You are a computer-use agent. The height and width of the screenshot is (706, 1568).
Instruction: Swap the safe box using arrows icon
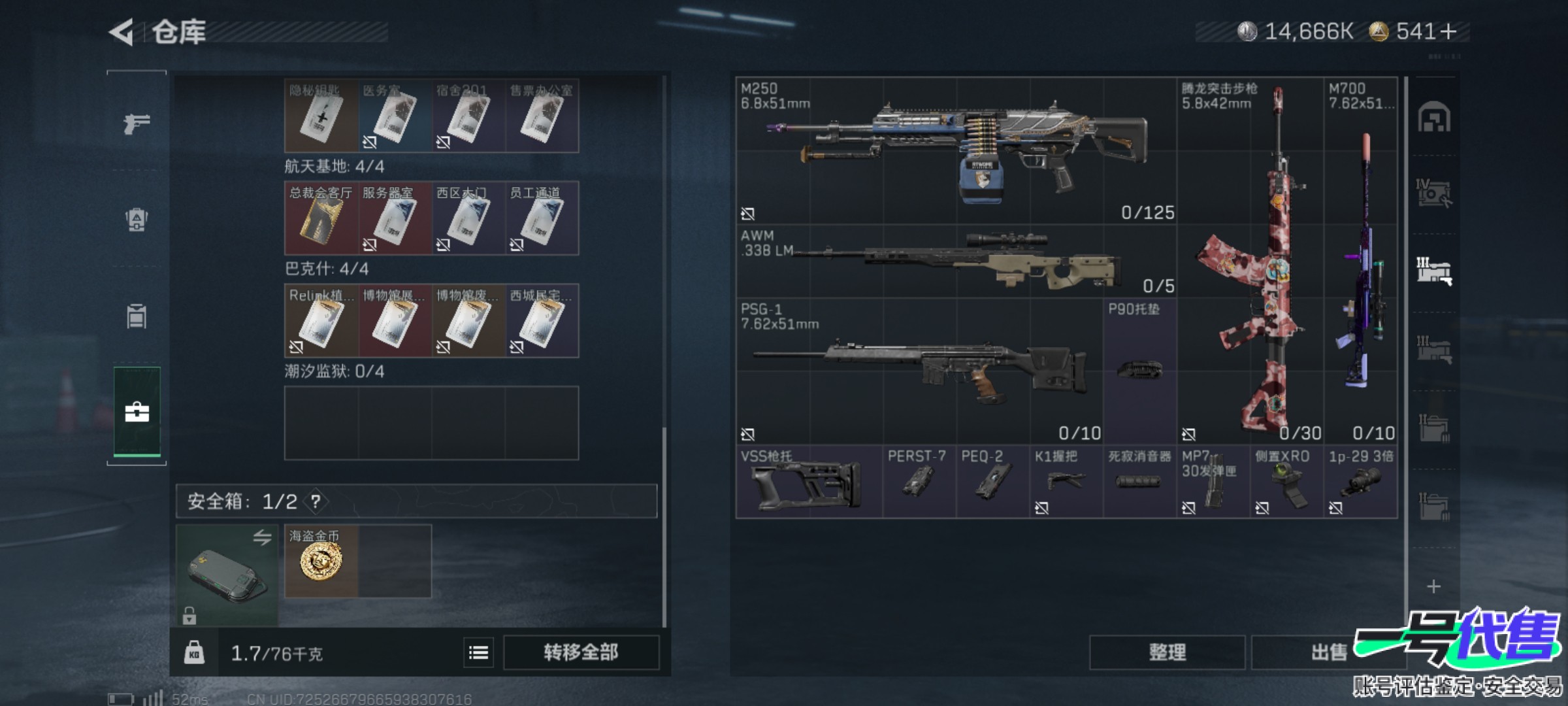click(262, 537)
